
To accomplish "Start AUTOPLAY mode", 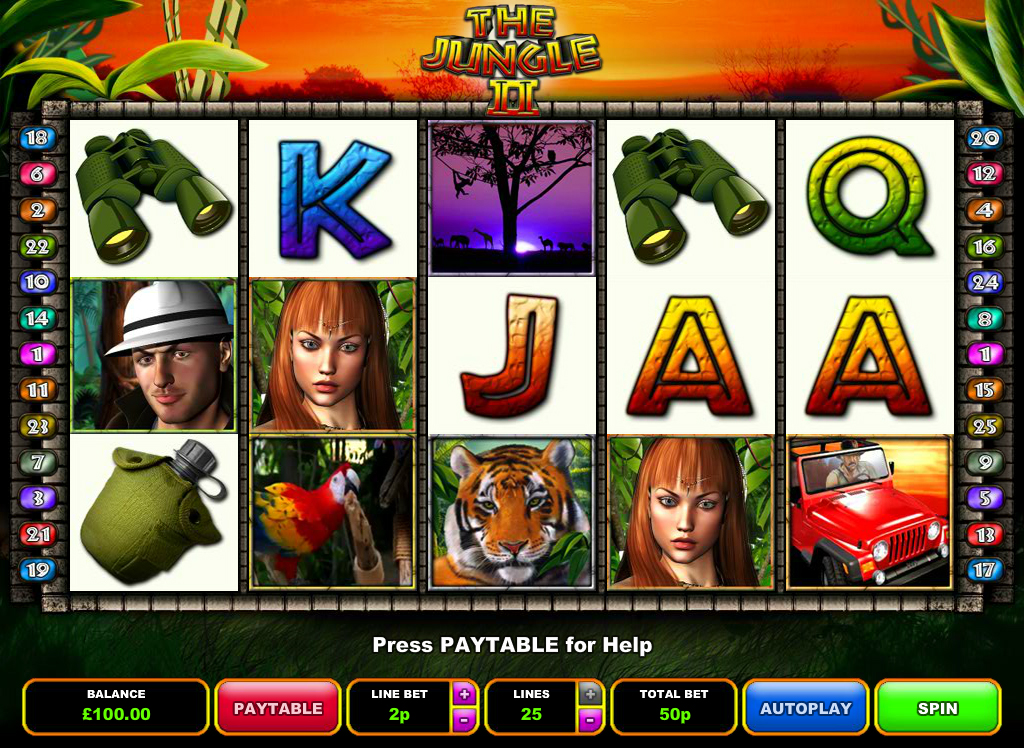I will tap(805, 708).
